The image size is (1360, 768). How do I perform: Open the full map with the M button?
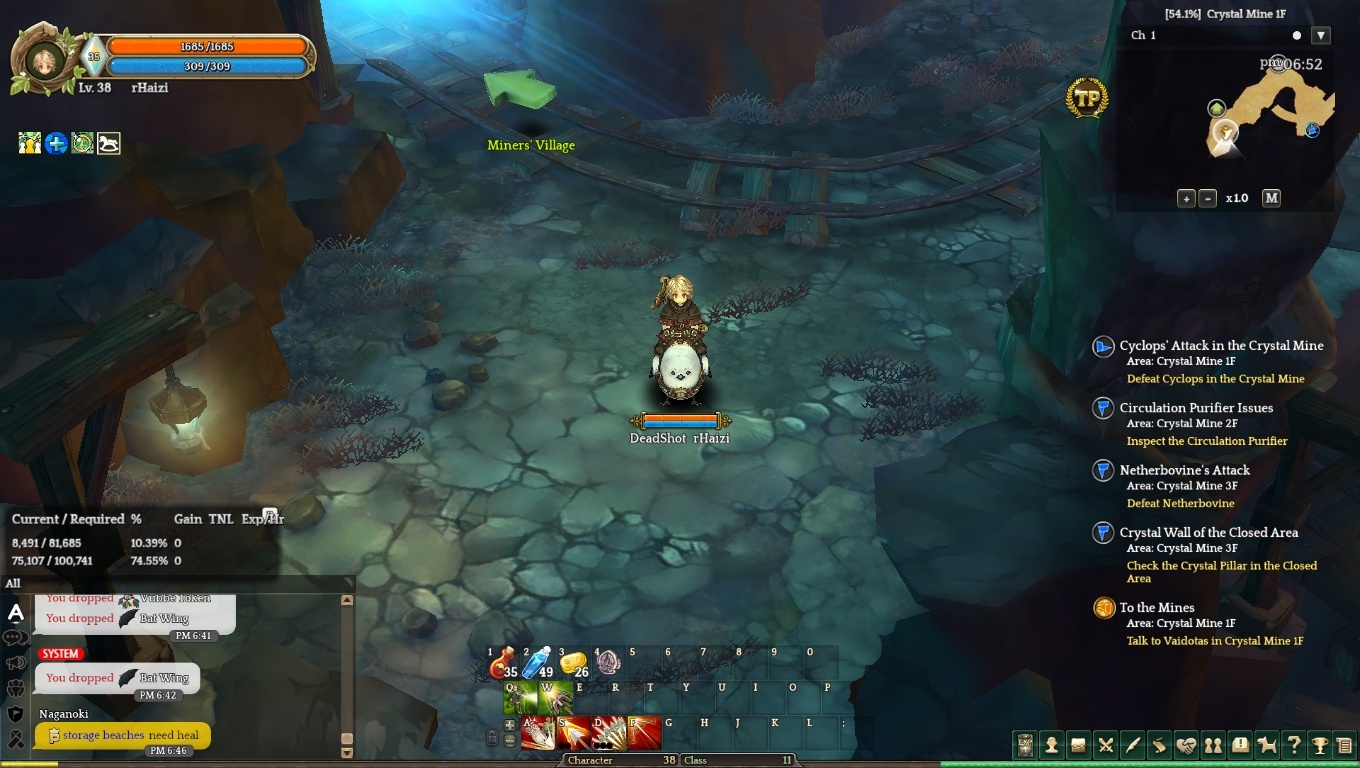tap(1271, 198)
